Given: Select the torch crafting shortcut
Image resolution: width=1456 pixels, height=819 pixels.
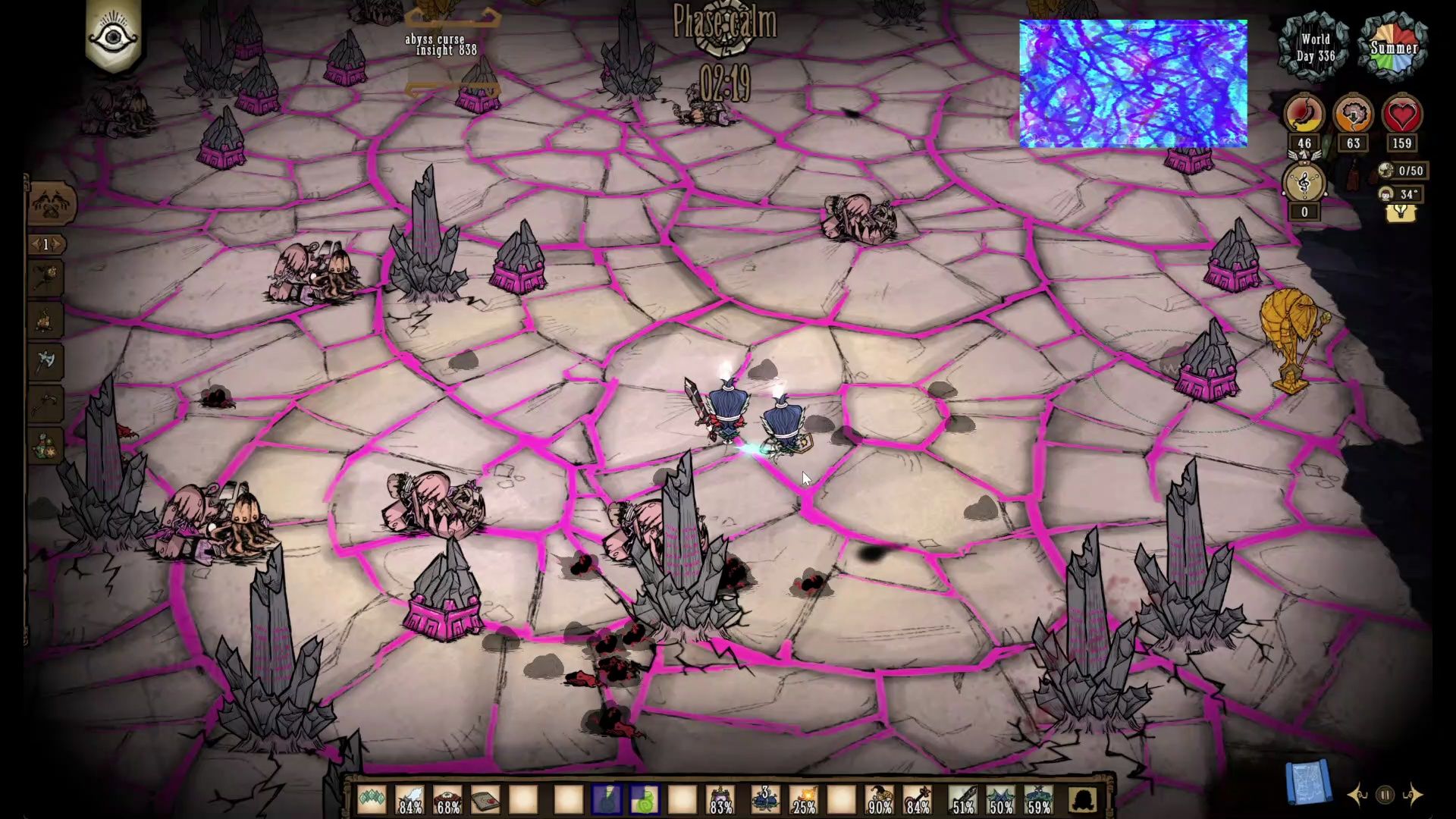Looking at the screenshot, I should 46,277.
